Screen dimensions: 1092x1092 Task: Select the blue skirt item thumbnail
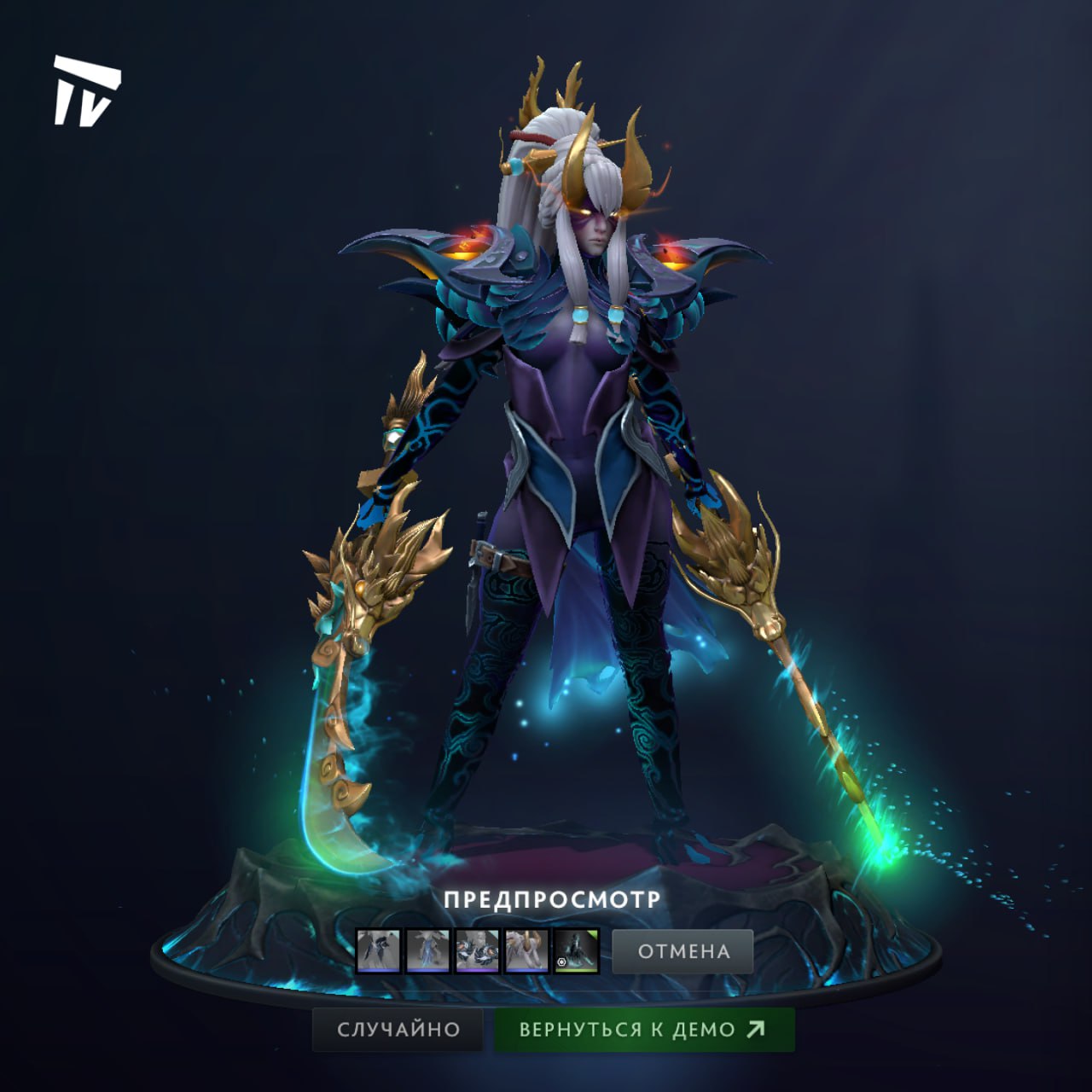[427, 951]
